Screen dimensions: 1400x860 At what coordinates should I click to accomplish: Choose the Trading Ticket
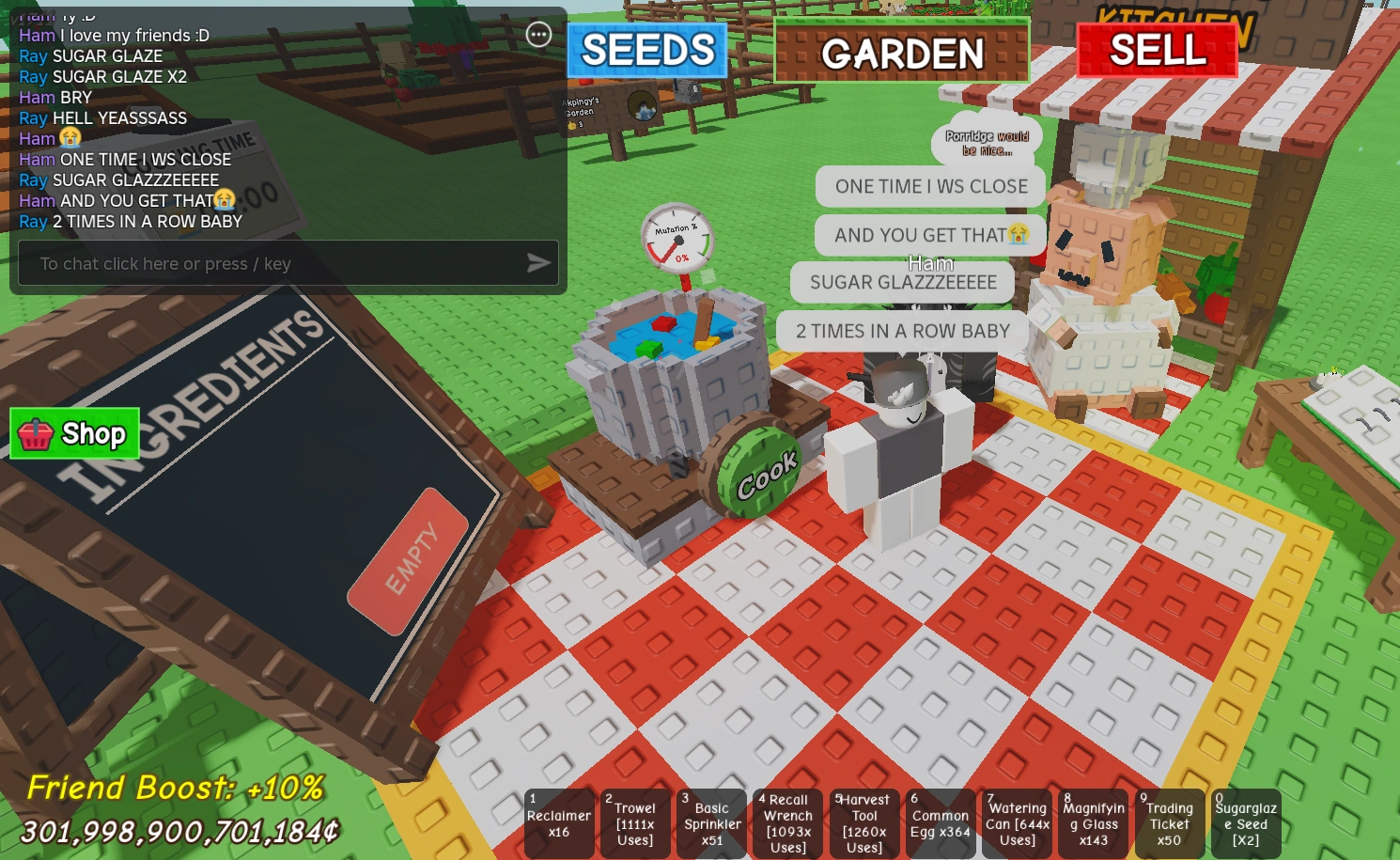coord(1169,822)
